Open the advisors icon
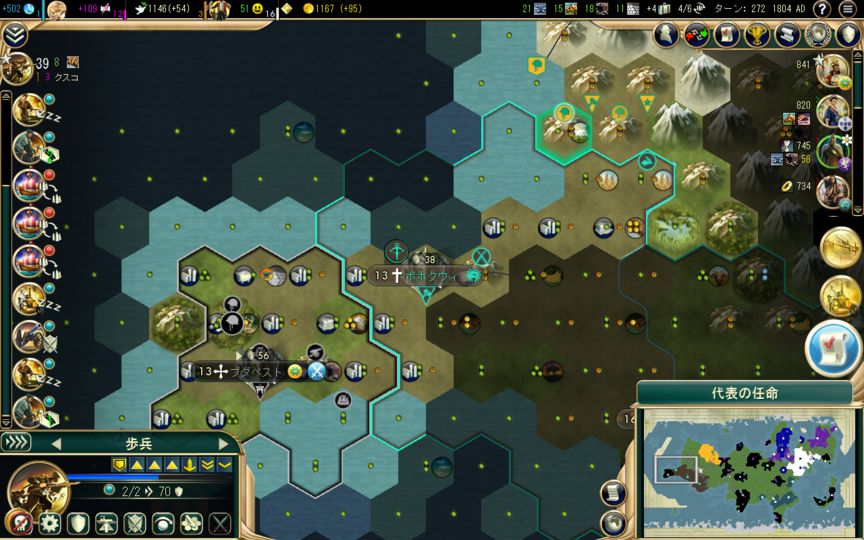 [x=668, y=35]
